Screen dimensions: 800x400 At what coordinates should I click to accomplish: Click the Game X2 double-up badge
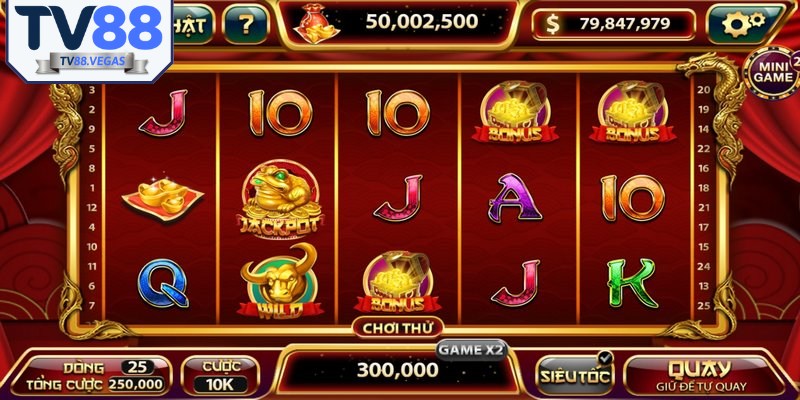click(471, 349)
